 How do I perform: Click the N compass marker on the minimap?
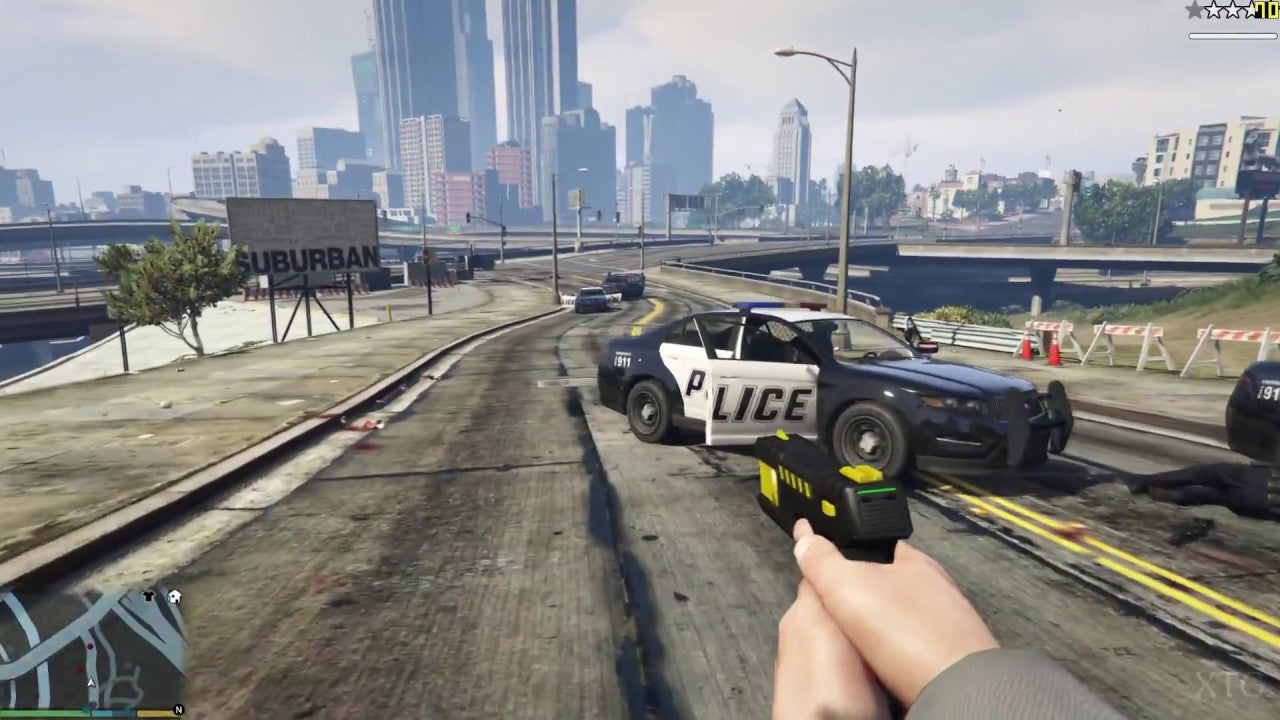click(178, 708)
